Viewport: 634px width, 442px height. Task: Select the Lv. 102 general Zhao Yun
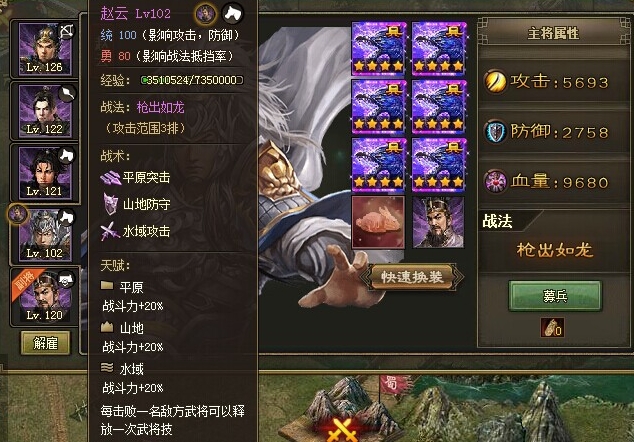click(x=45, y=234)
